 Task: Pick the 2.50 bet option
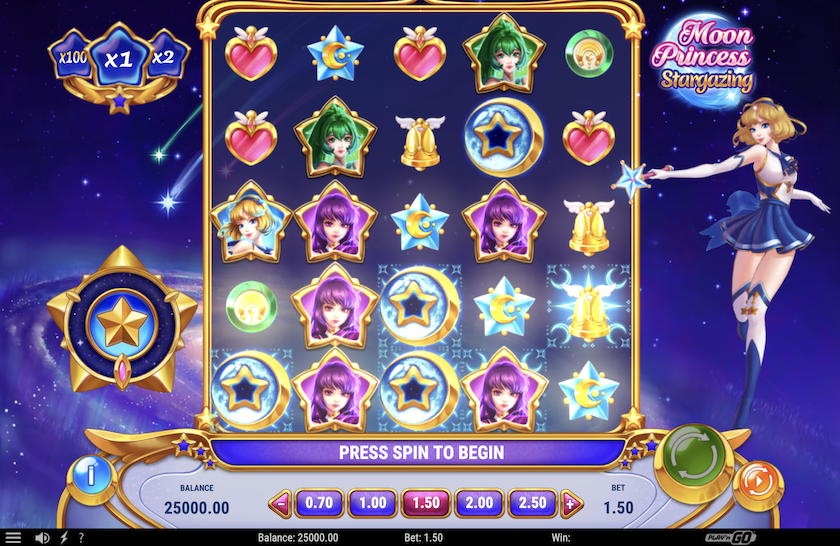click(533, 503)
